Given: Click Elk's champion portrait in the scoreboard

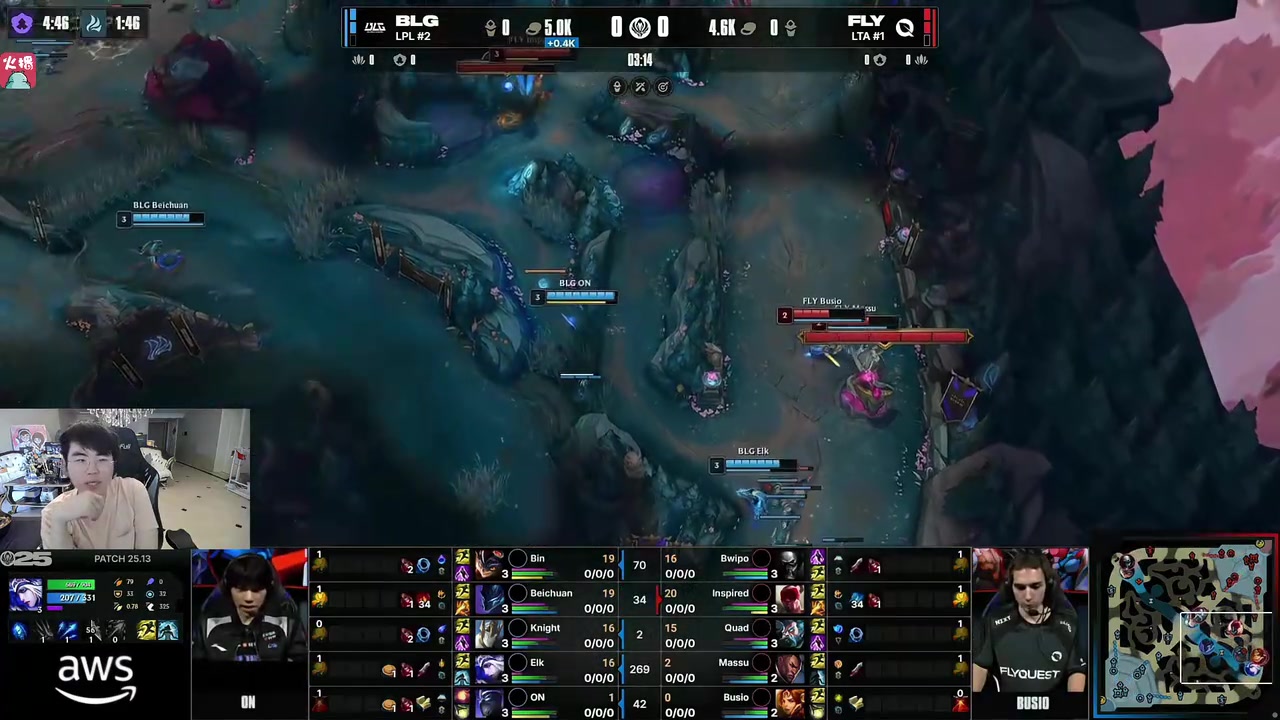Looking at the screenshot, I should (489, 669).
